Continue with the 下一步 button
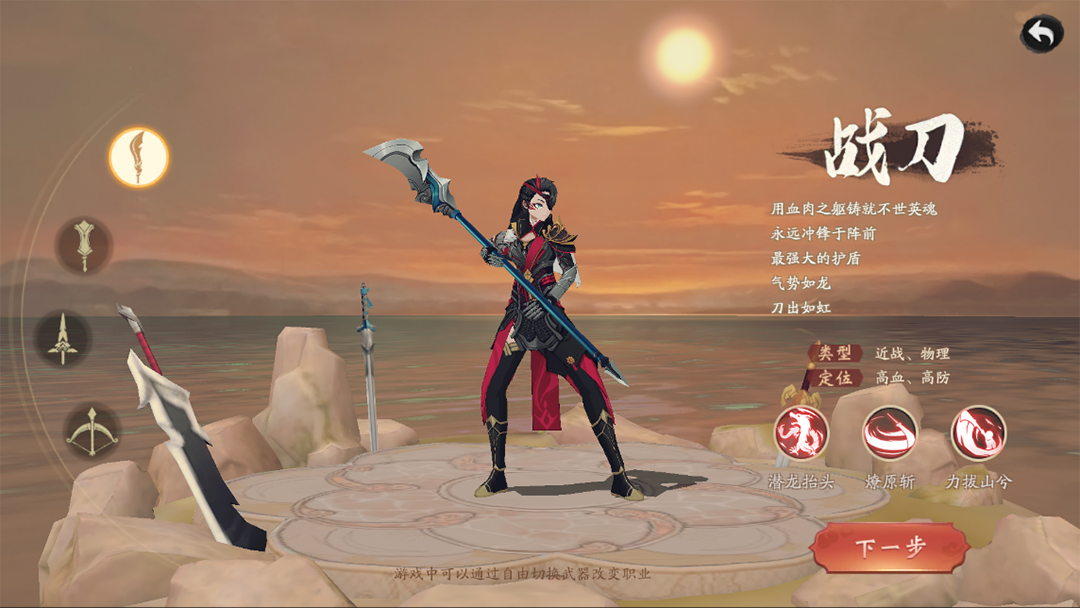 tap(890, 547)
